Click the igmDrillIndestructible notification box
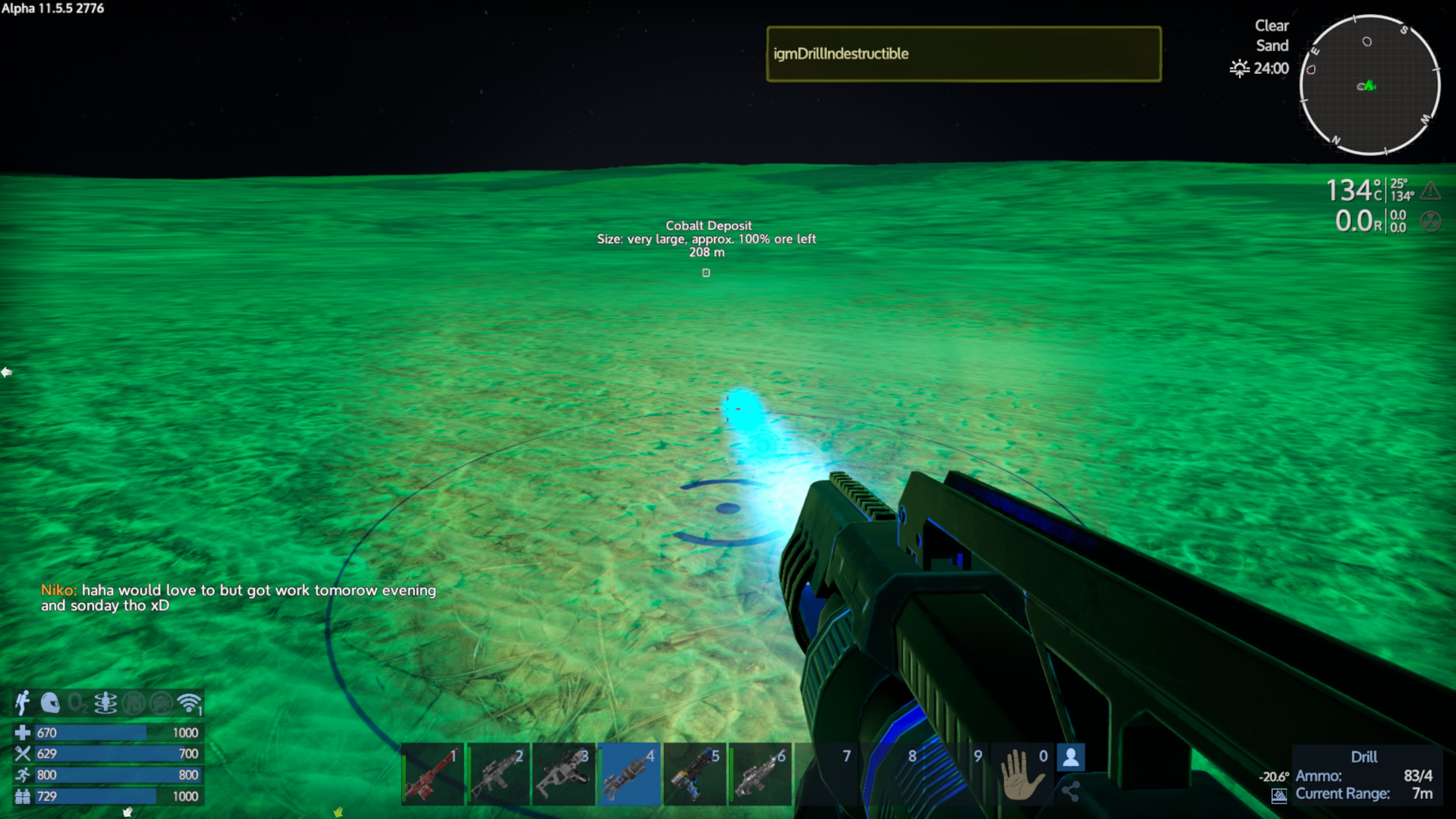This screenshot has height=819, width=1456. [x=964, y=54]
